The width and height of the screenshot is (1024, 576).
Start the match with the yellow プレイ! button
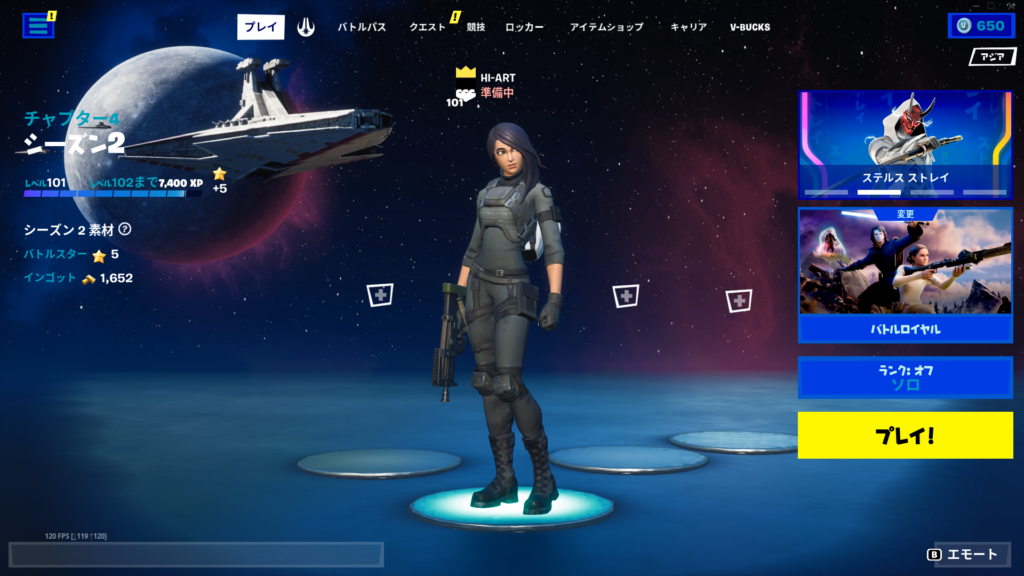pos(905,435)
